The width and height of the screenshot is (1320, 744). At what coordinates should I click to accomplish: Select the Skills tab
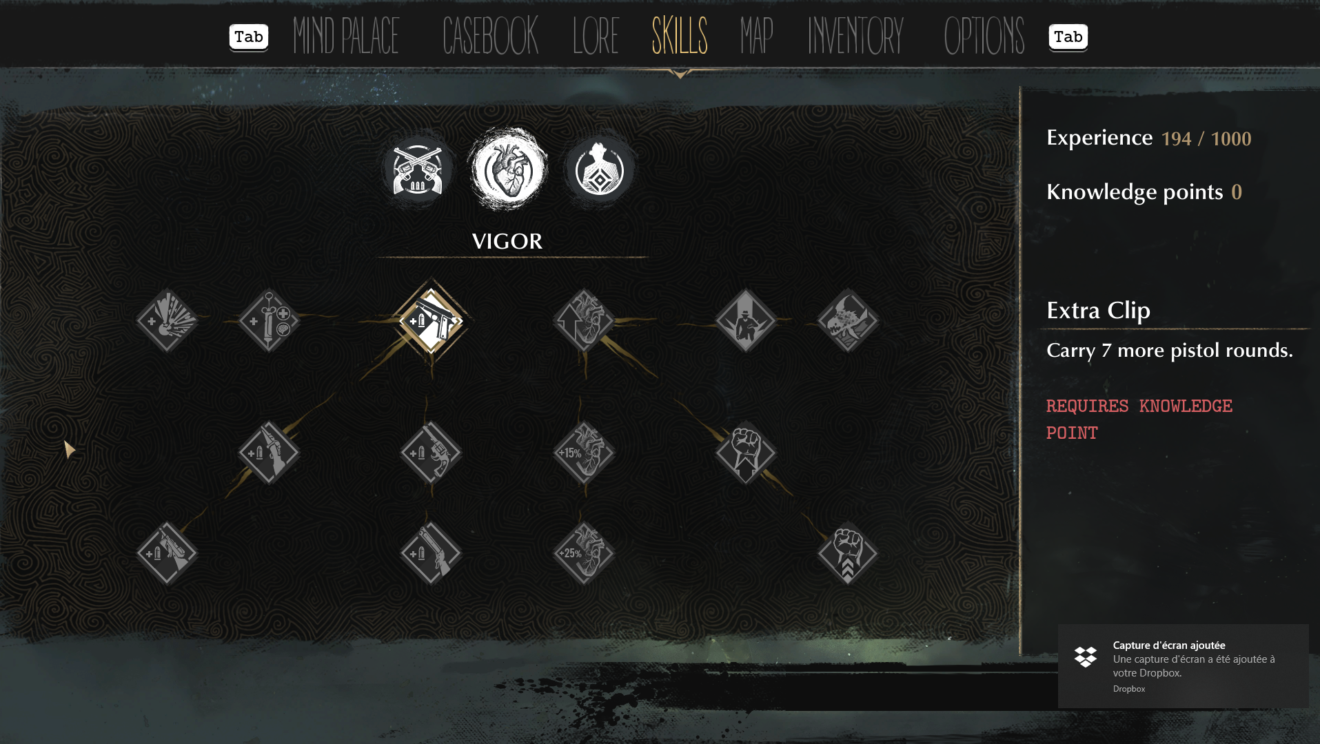point(679,37)
